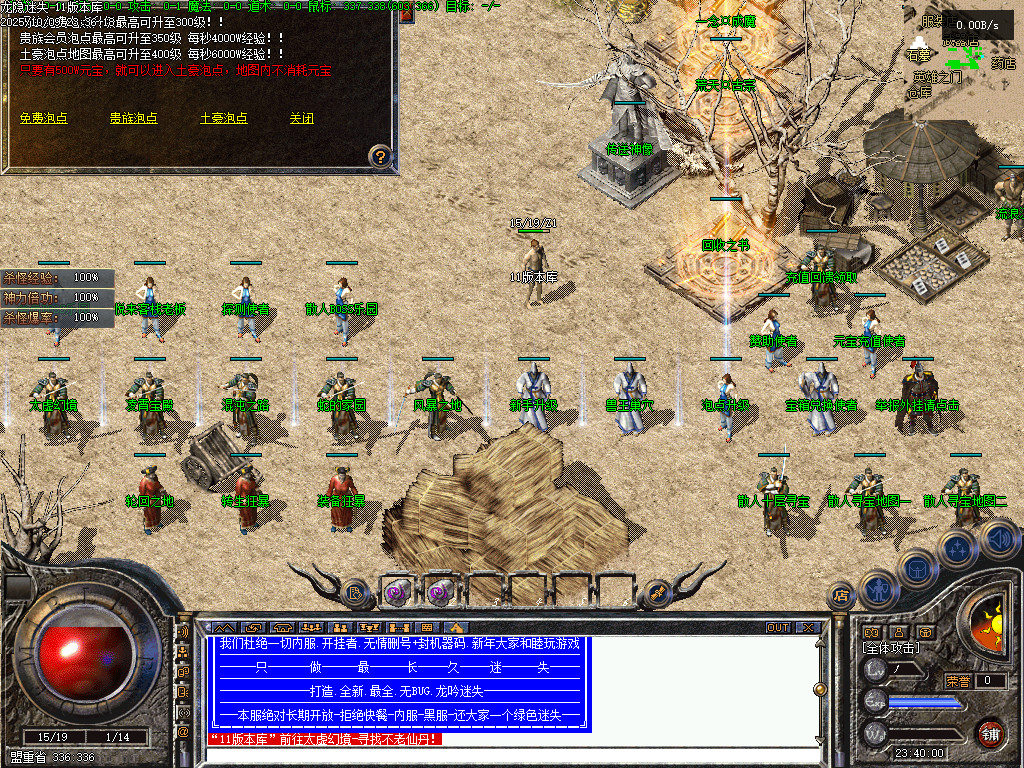
Task: Choose the 贵族泡点 dialogue option
Action: (x=133, y=118)
